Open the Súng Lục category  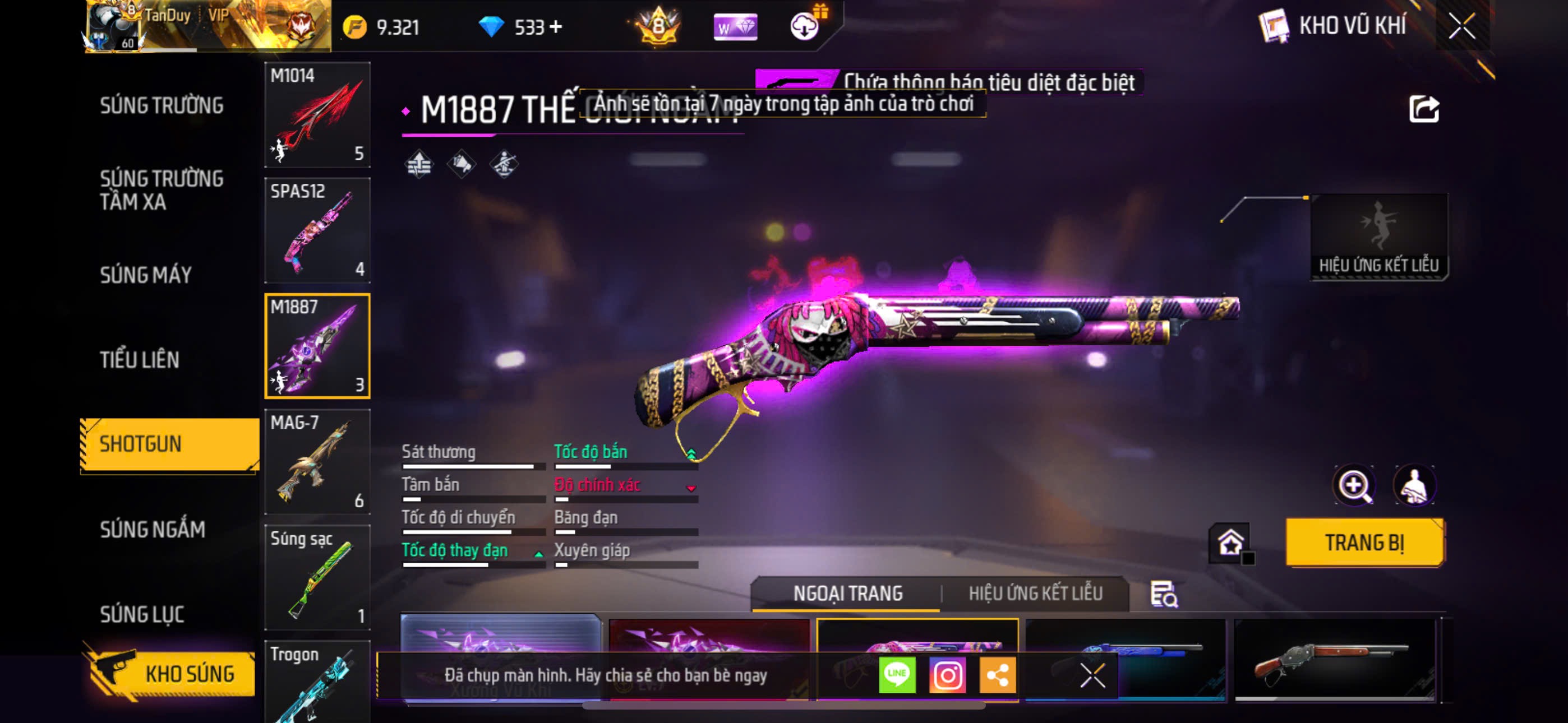point(142,614)
